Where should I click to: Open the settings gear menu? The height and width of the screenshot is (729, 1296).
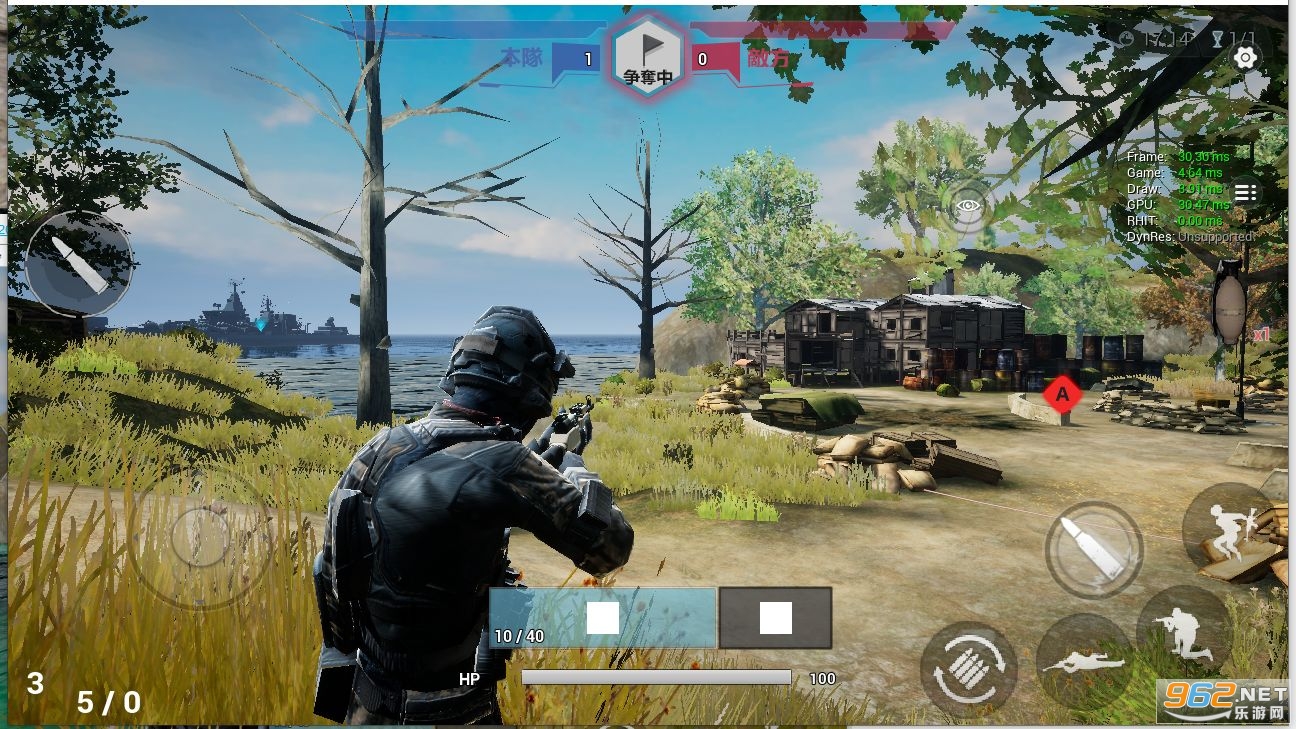point(1245,58)
